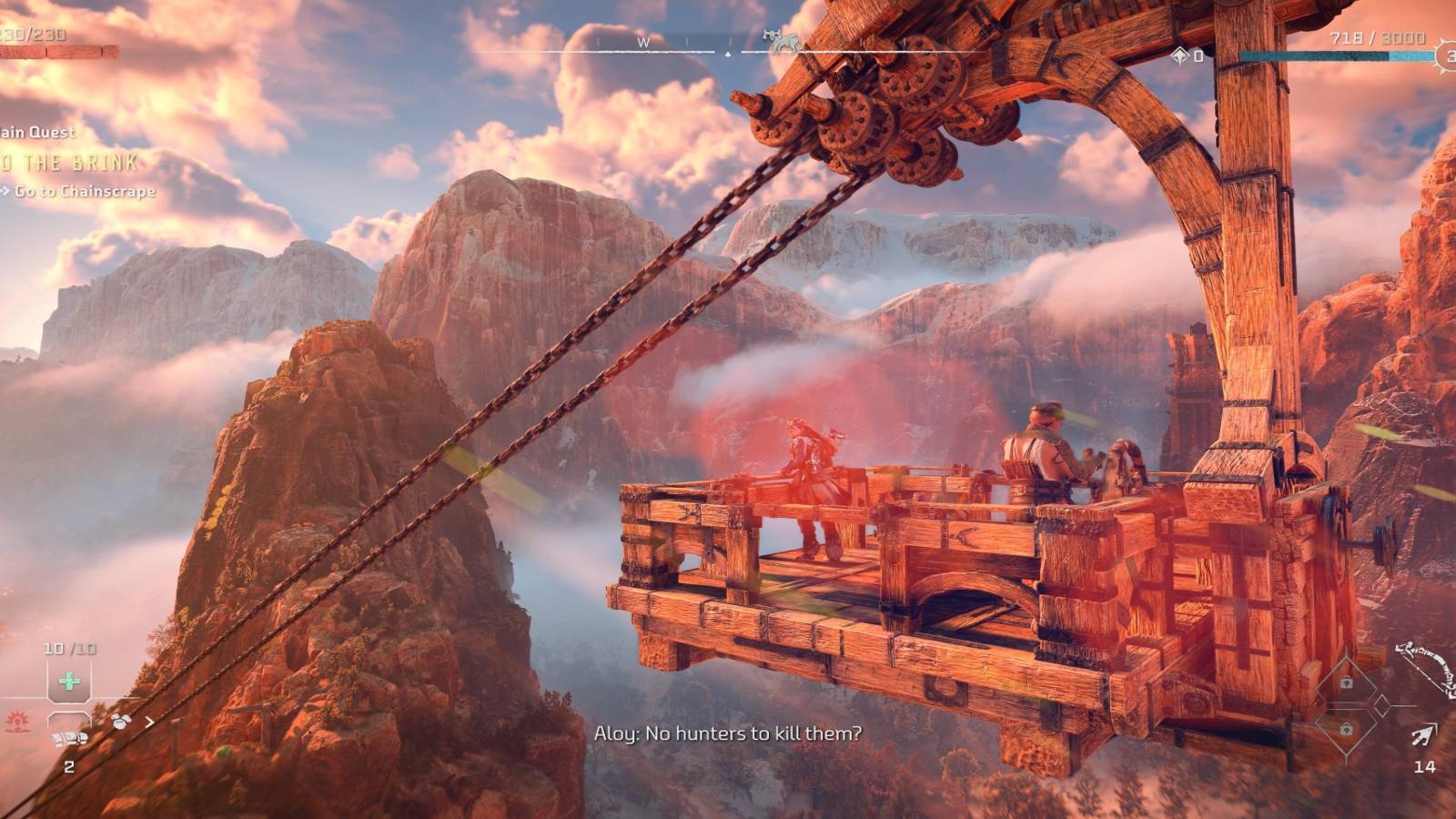Click the Main Quest label
Viewport: 1456px width, 819px height.
36,133
